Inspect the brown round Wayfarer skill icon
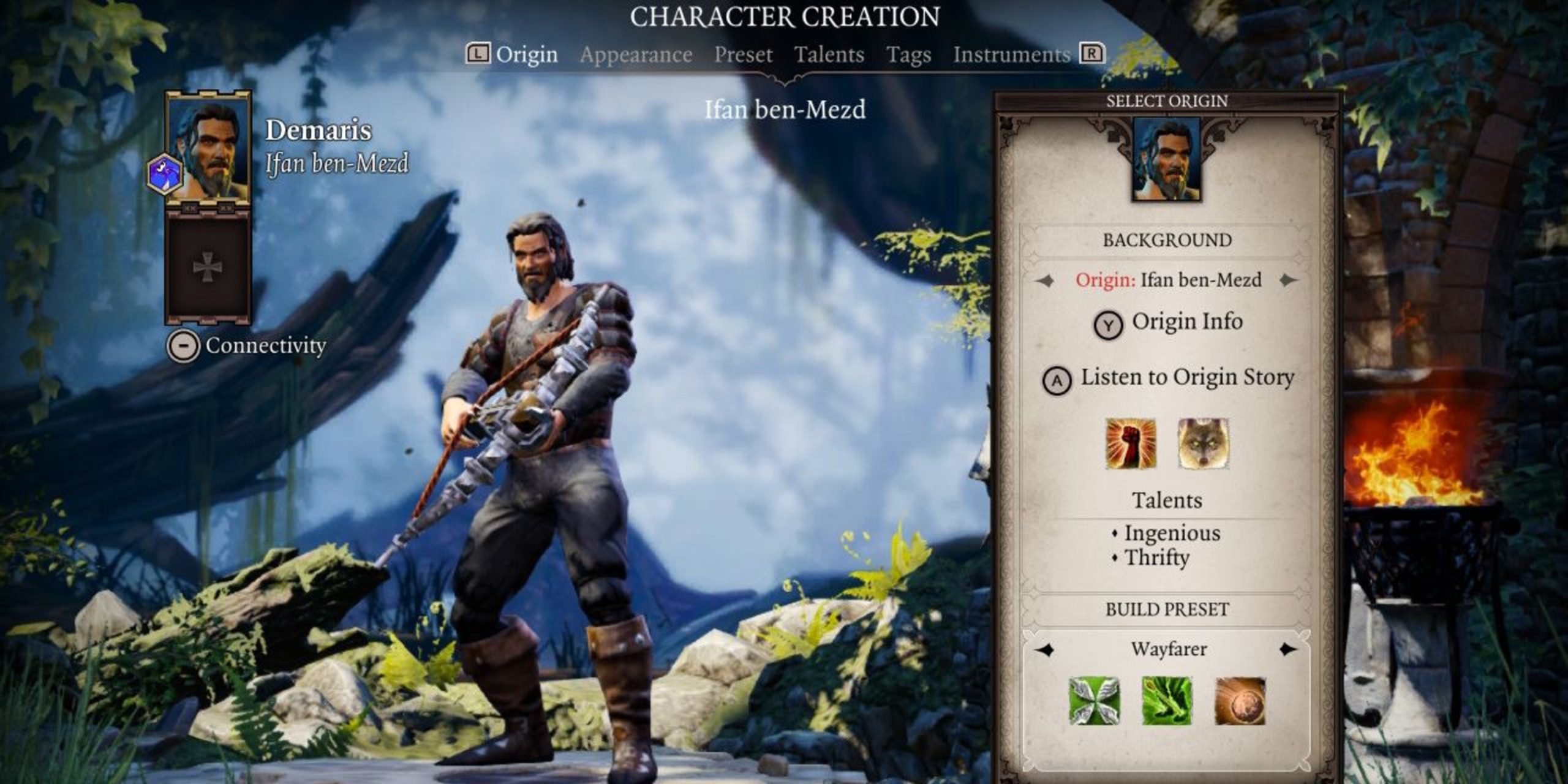The height and width of the screenshot is (784, 1568). coord(1240,701)
